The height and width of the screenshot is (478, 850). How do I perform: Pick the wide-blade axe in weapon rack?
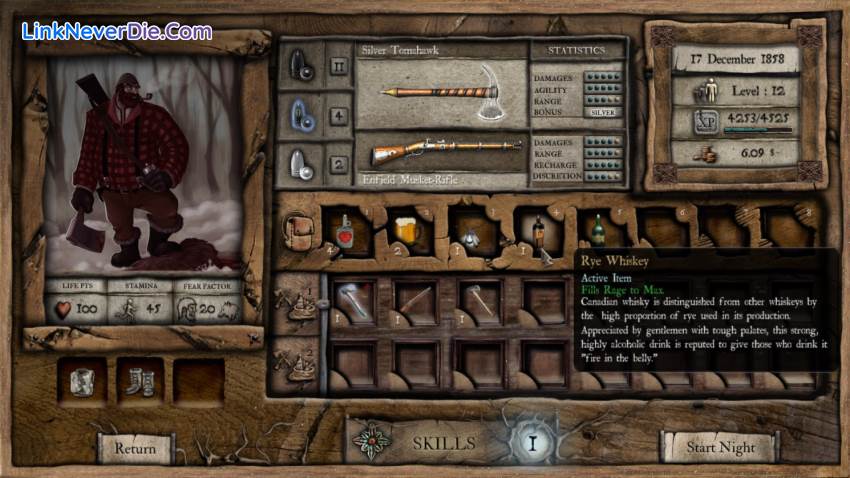point(352,301)
